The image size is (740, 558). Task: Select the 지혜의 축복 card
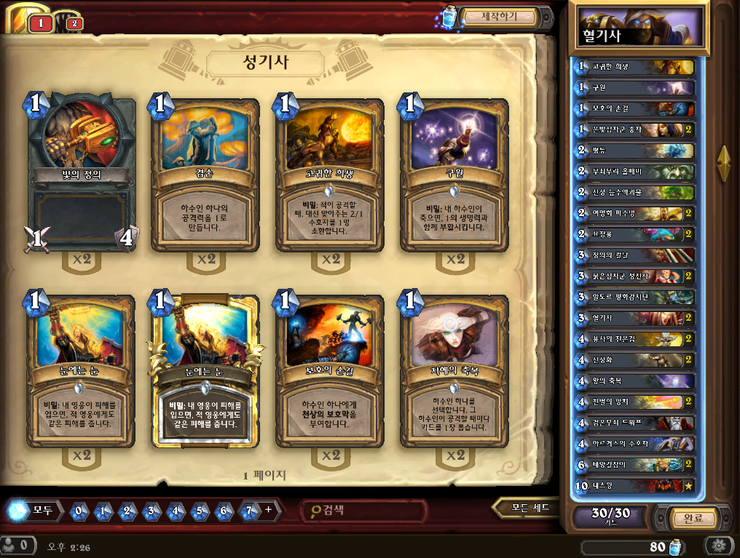tap(455, 372)
